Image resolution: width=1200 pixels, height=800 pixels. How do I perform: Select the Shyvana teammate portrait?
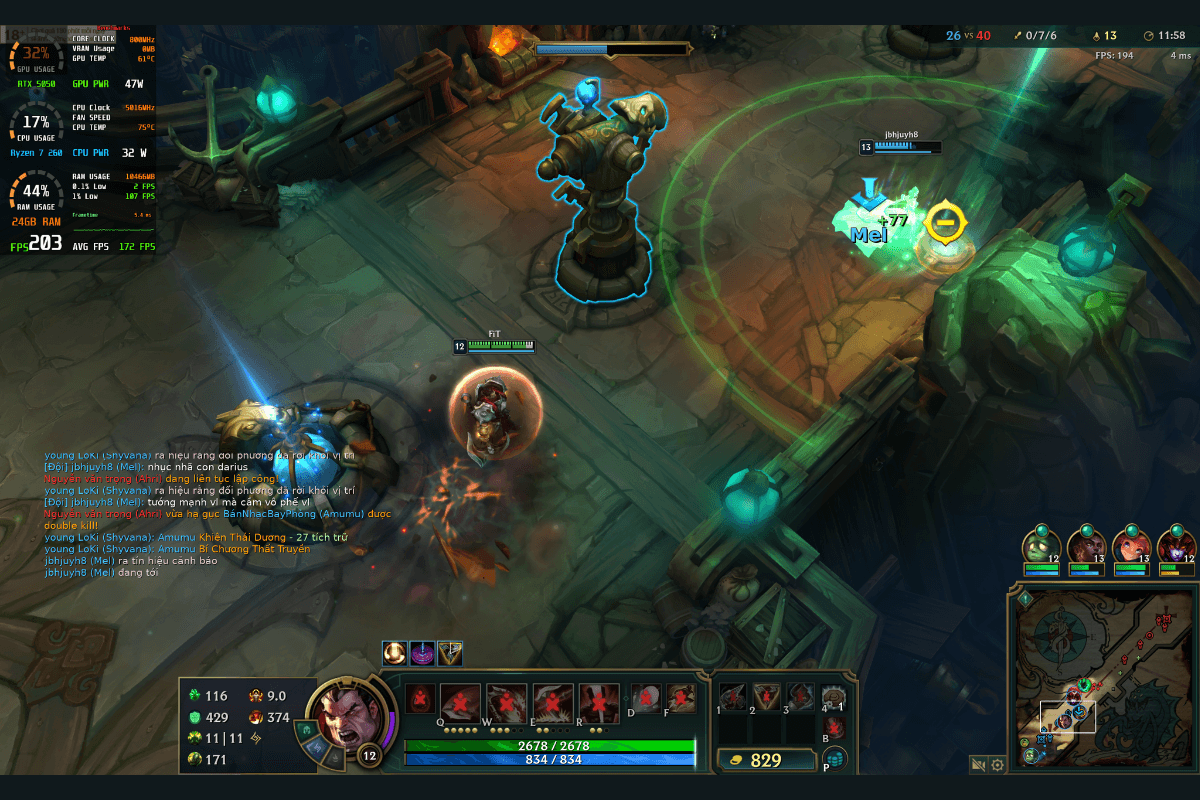1176,547
